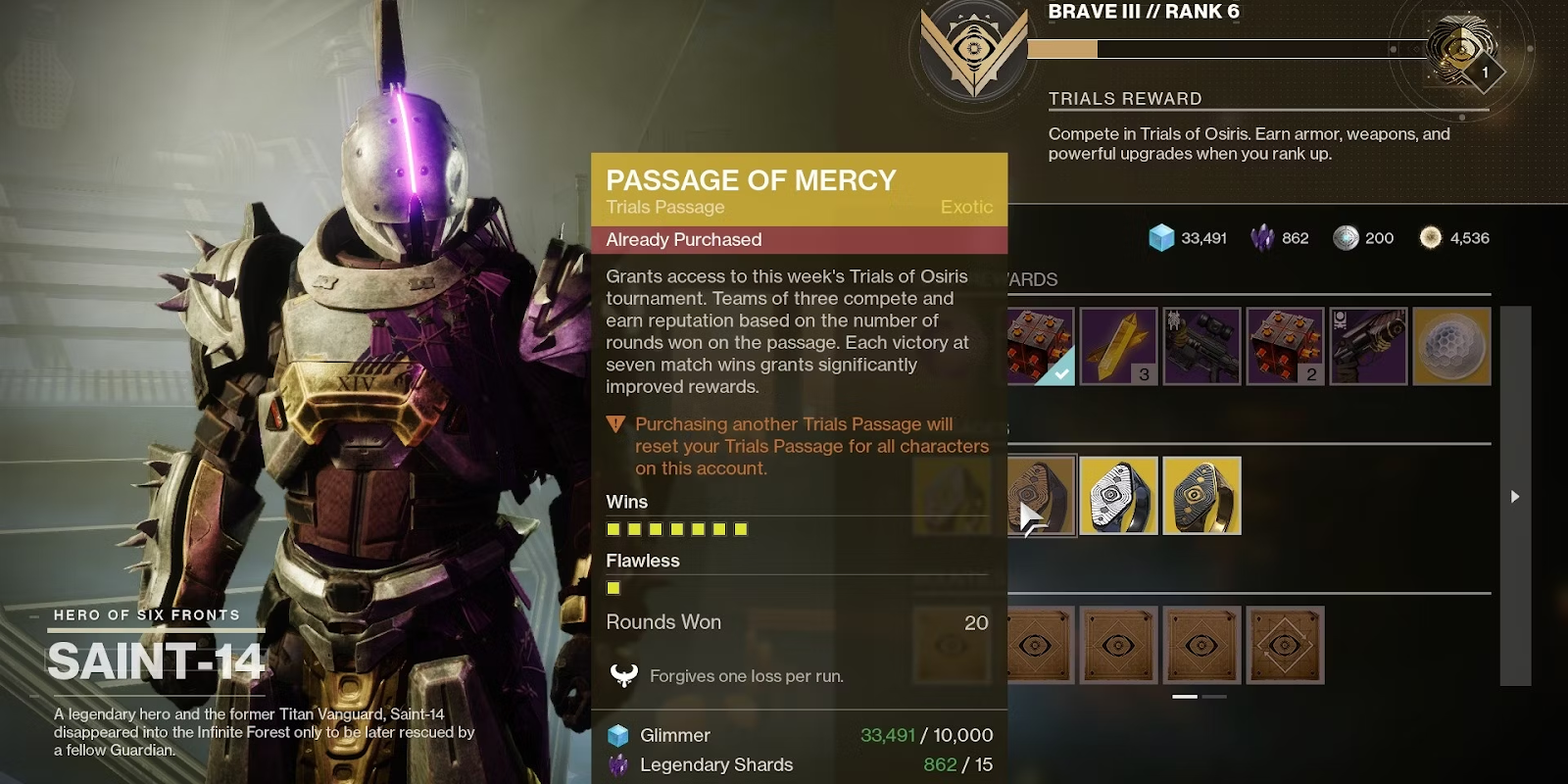Image resolution: width=1568 pixels, height=784 pixels.
Task: Go to the next vendor page arrow
Action: [x=1515, y=497]
